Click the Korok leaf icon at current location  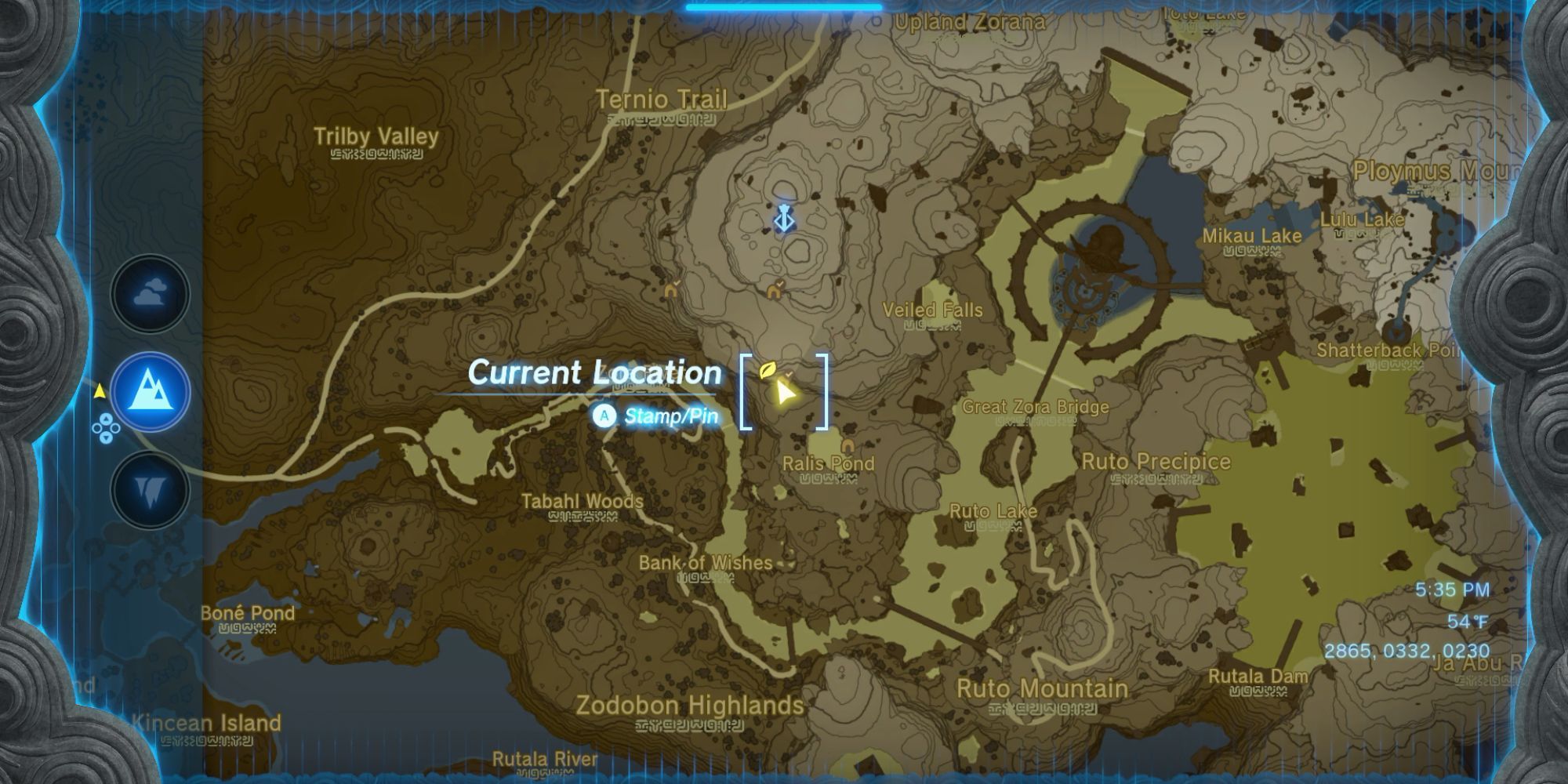pos(768,370)
